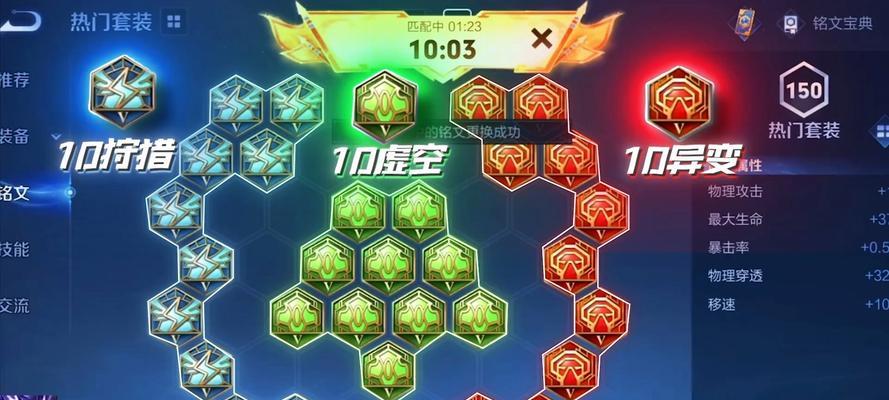Screen dimensions: 889x400
Task: Select the 铭文 sidebar tab
Action: [16, 192]
